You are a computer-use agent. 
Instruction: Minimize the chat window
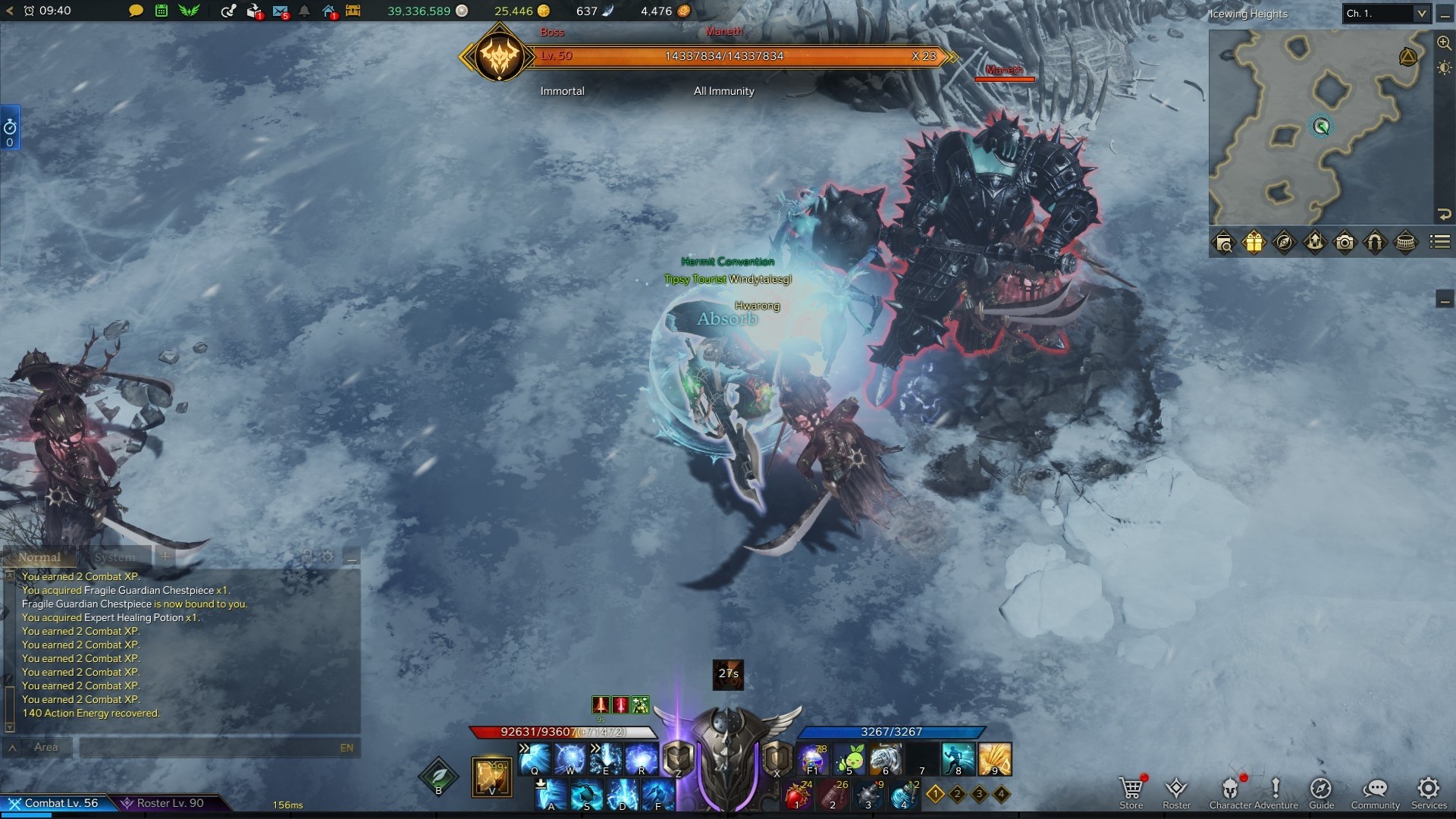click(x=351, y=557)
